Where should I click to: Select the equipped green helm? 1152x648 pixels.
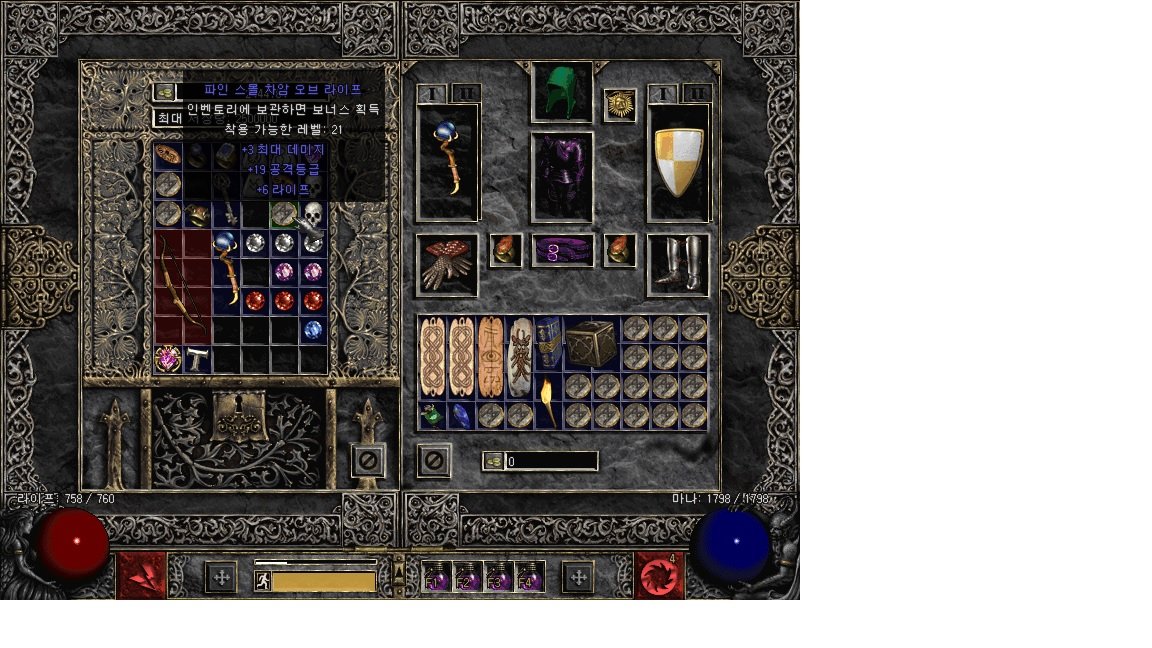562,92
